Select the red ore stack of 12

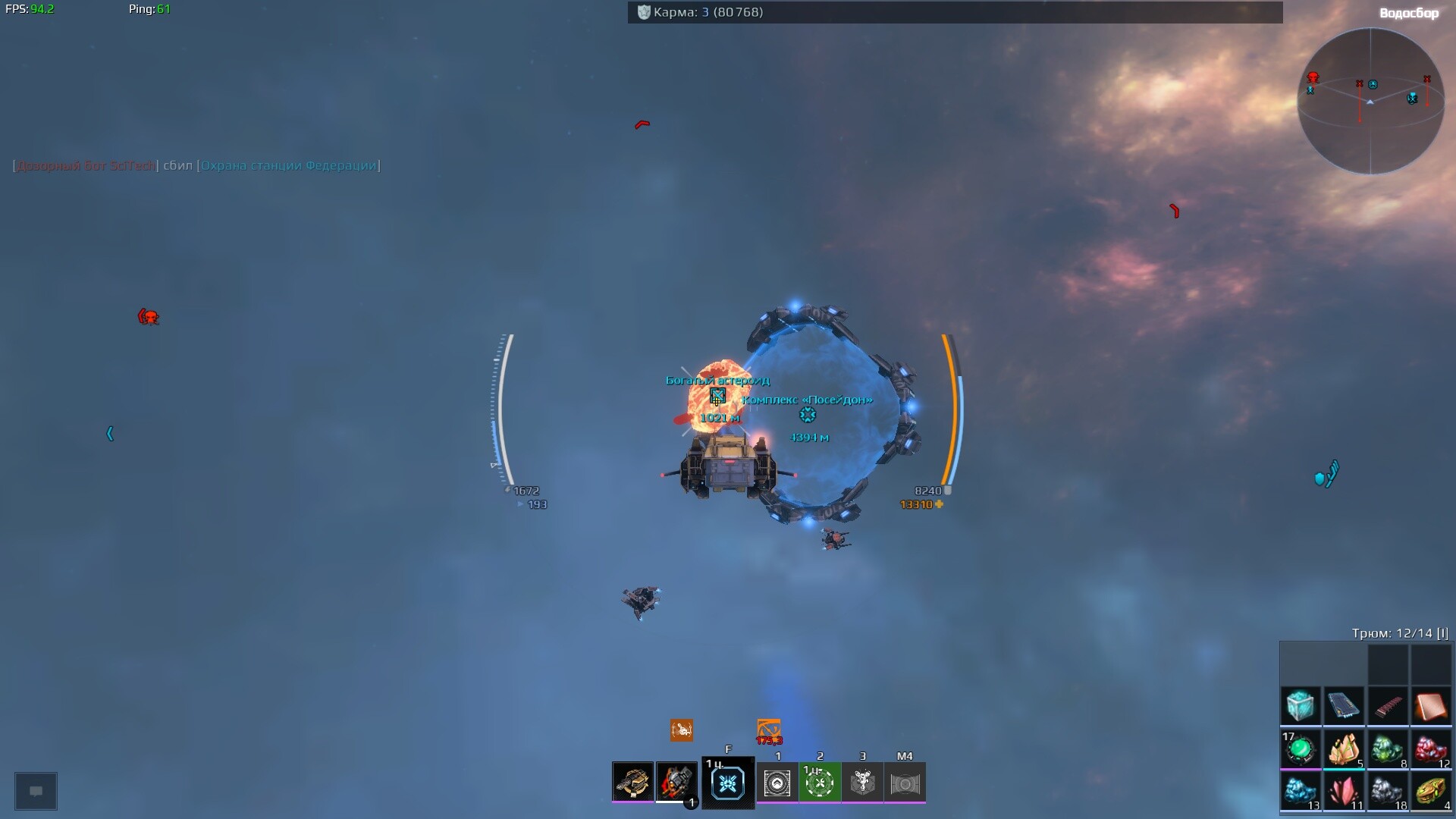pos(1431,749)
